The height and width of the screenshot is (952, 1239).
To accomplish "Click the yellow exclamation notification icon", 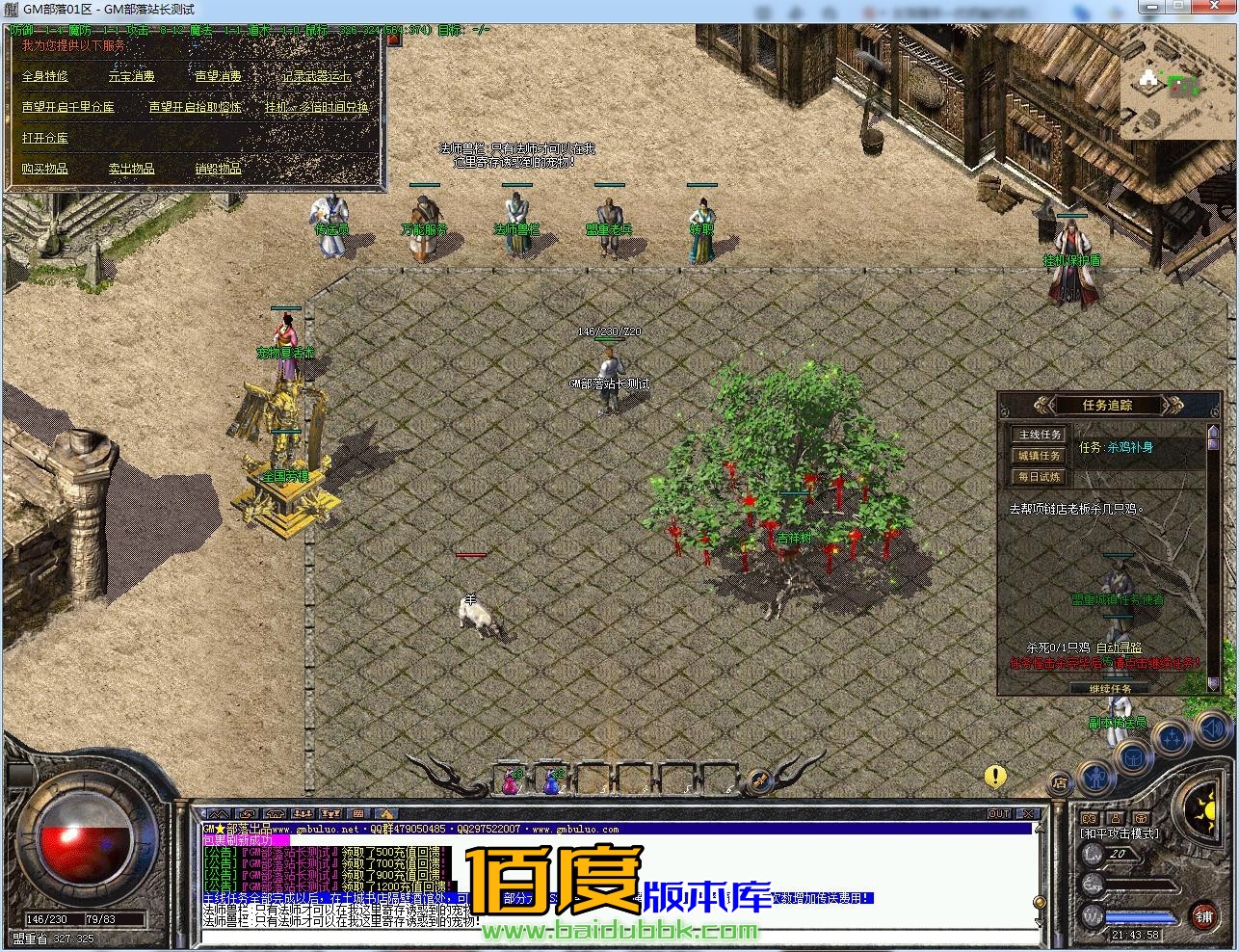I will (995, 776).
